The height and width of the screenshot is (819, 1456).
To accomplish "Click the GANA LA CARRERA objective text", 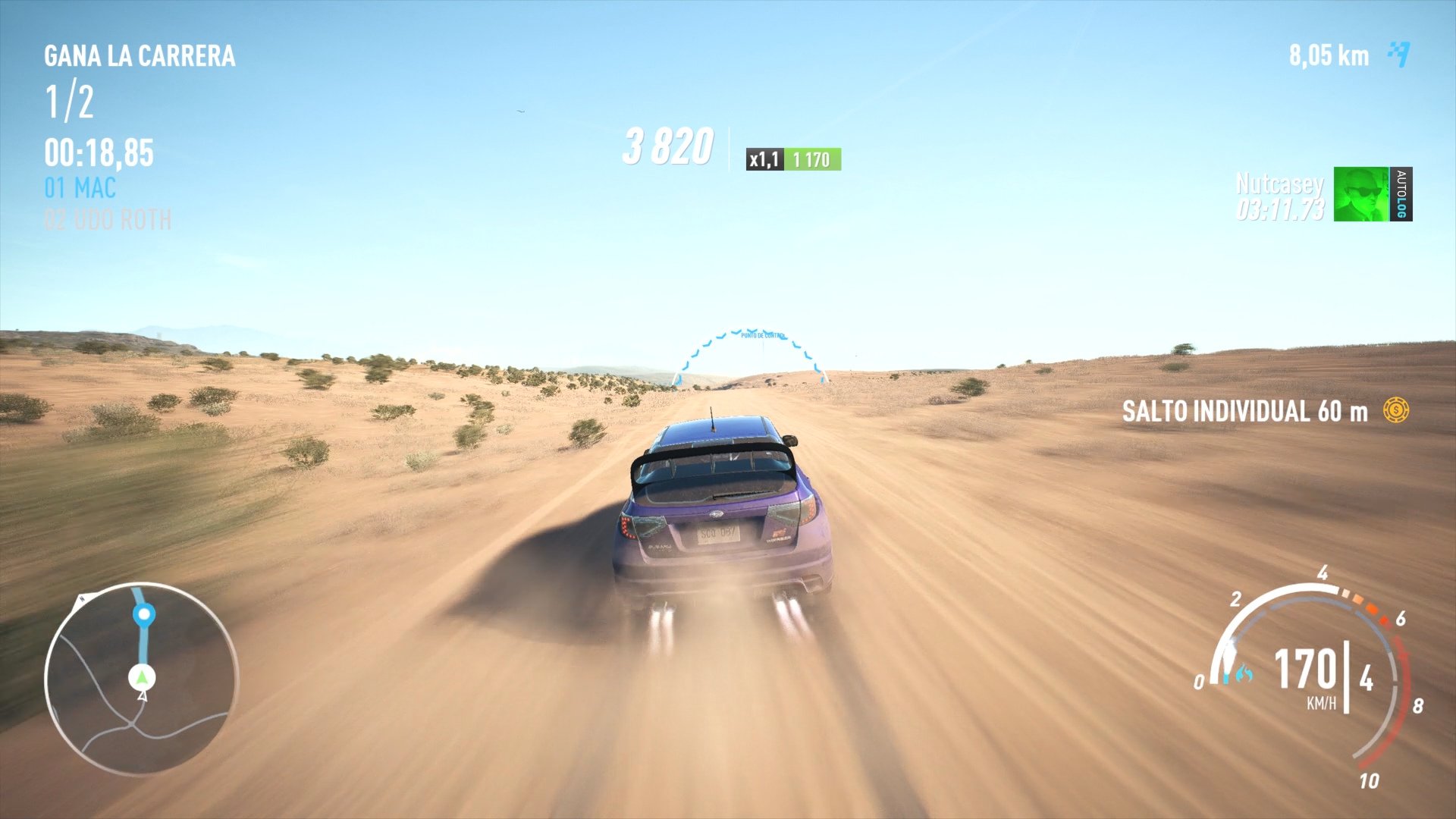I will pos(139,55).
